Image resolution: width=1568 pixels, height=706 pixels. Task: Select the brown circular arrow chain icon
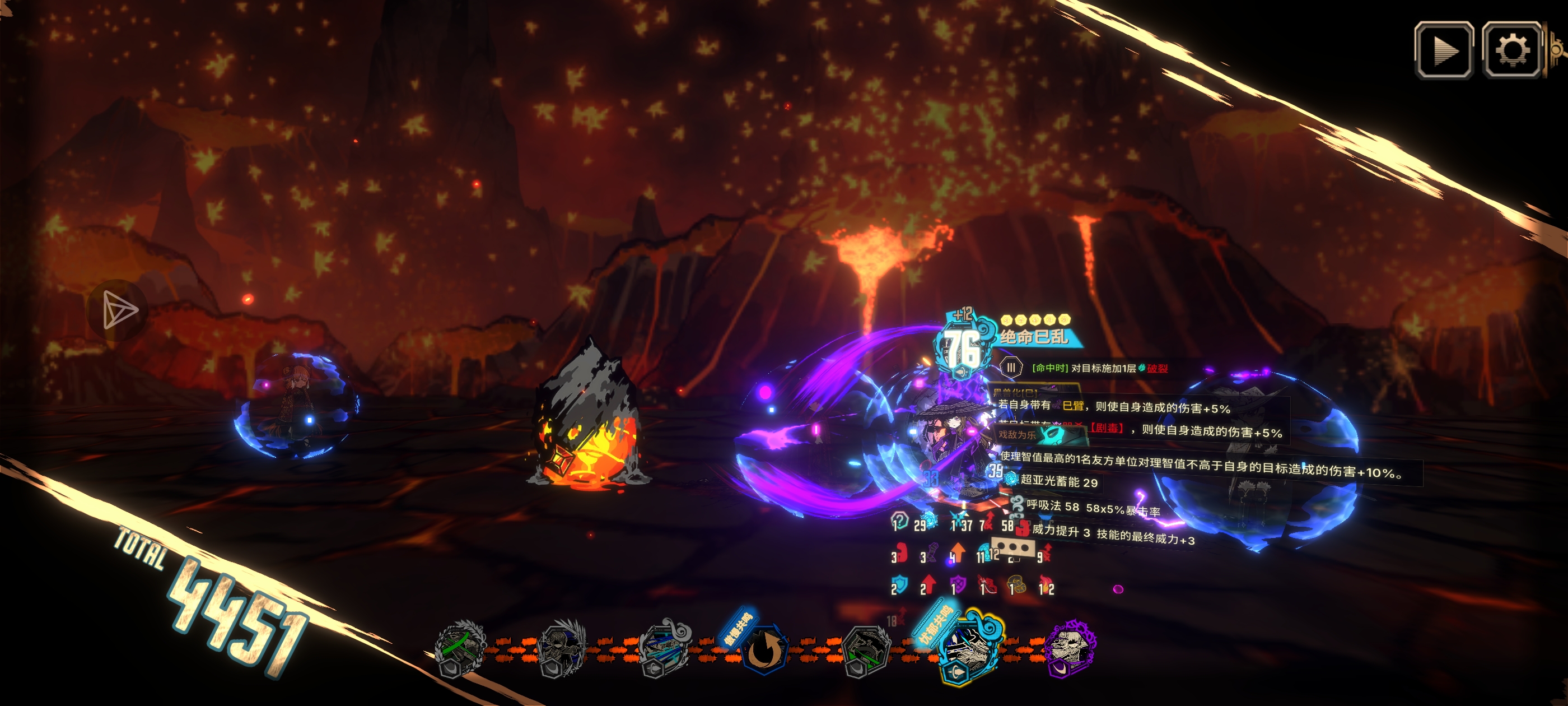pyautogui.click(x=764, y=649)
